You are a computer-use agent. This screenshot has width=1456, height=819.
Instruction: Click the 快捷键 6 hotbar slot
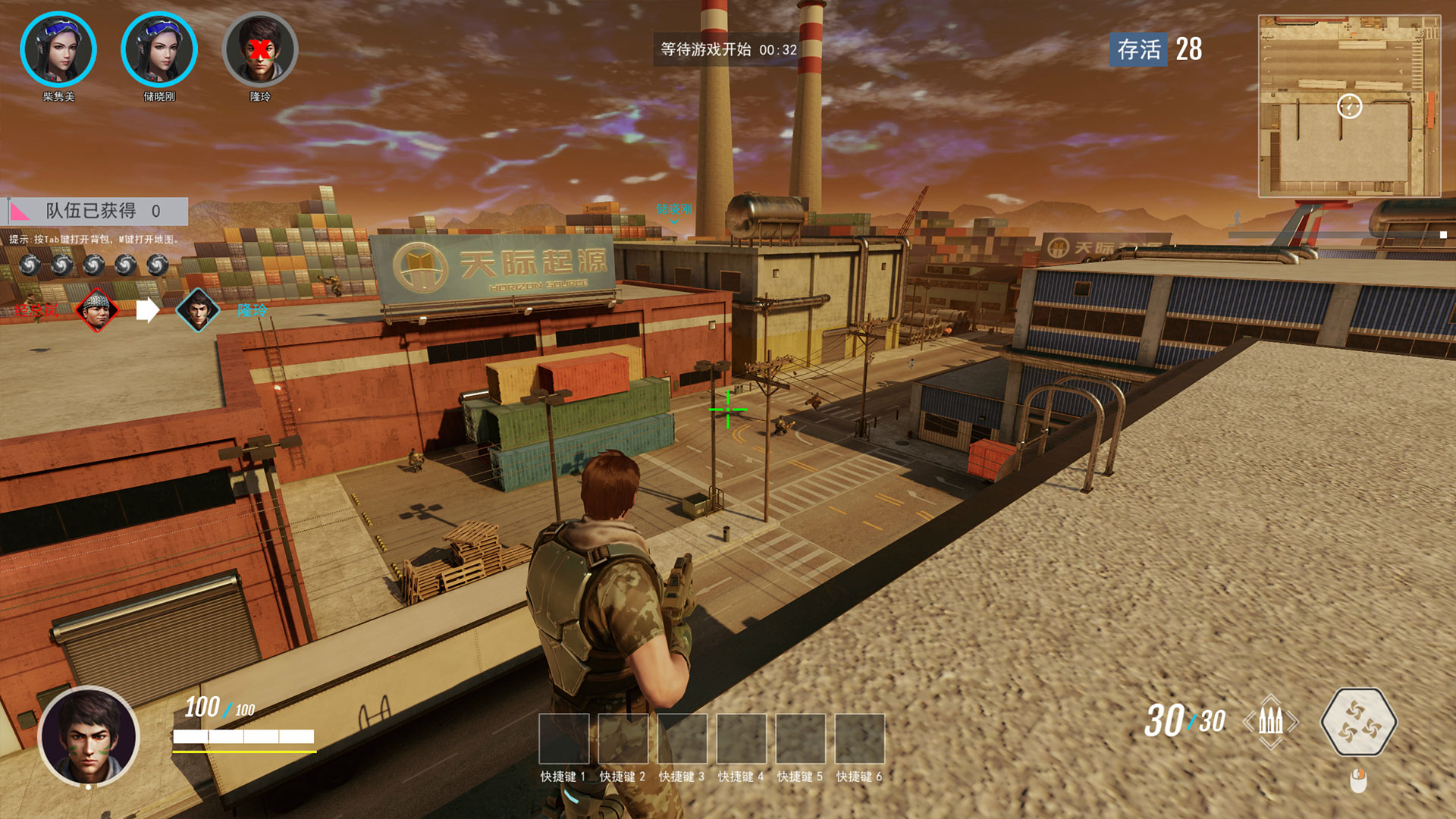pyautogui.click(x=859, y=739)
